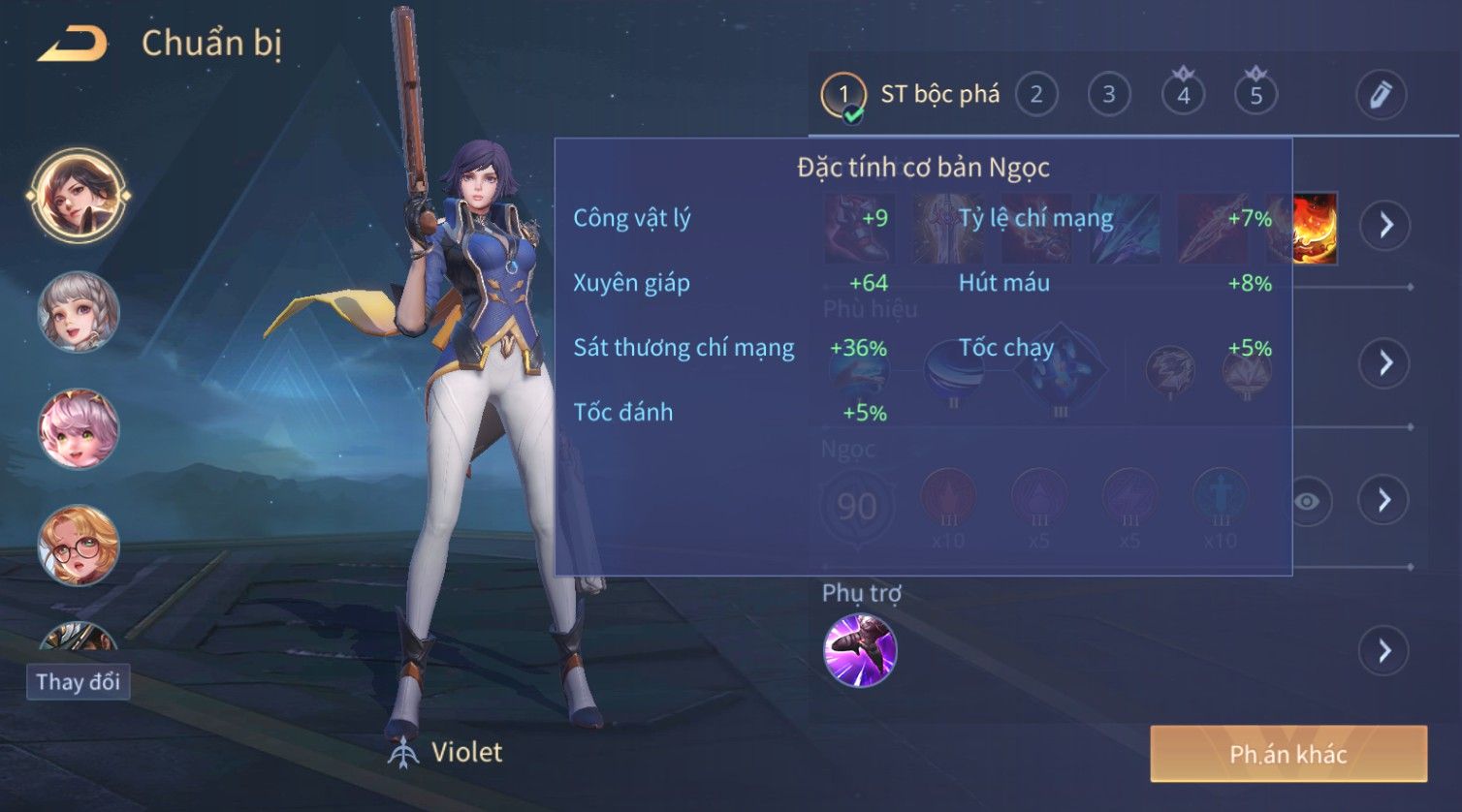
Task: Pick the pink-haired hero portrait
Action: pos(78,428)
